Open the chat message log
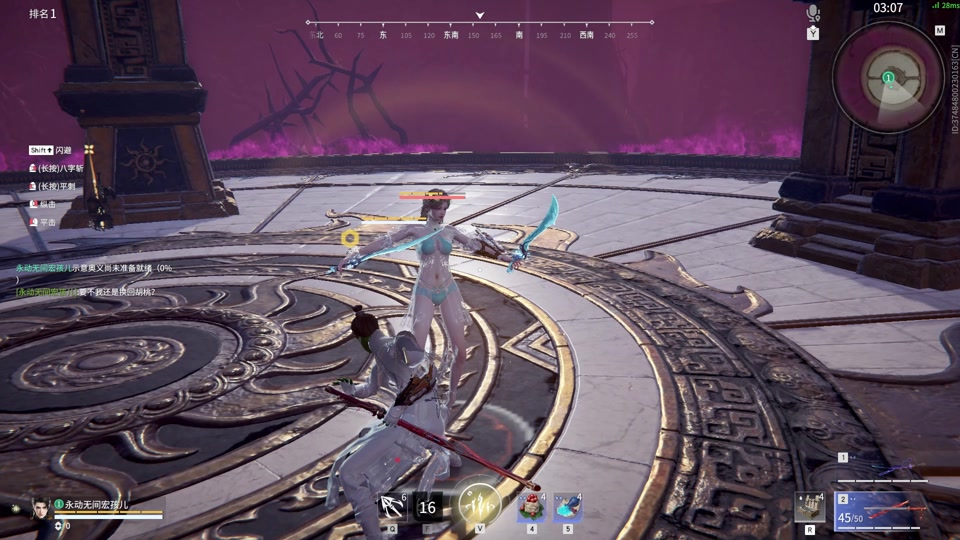Image resolution: width=960 pixels, height=540 pixels. 90,279
